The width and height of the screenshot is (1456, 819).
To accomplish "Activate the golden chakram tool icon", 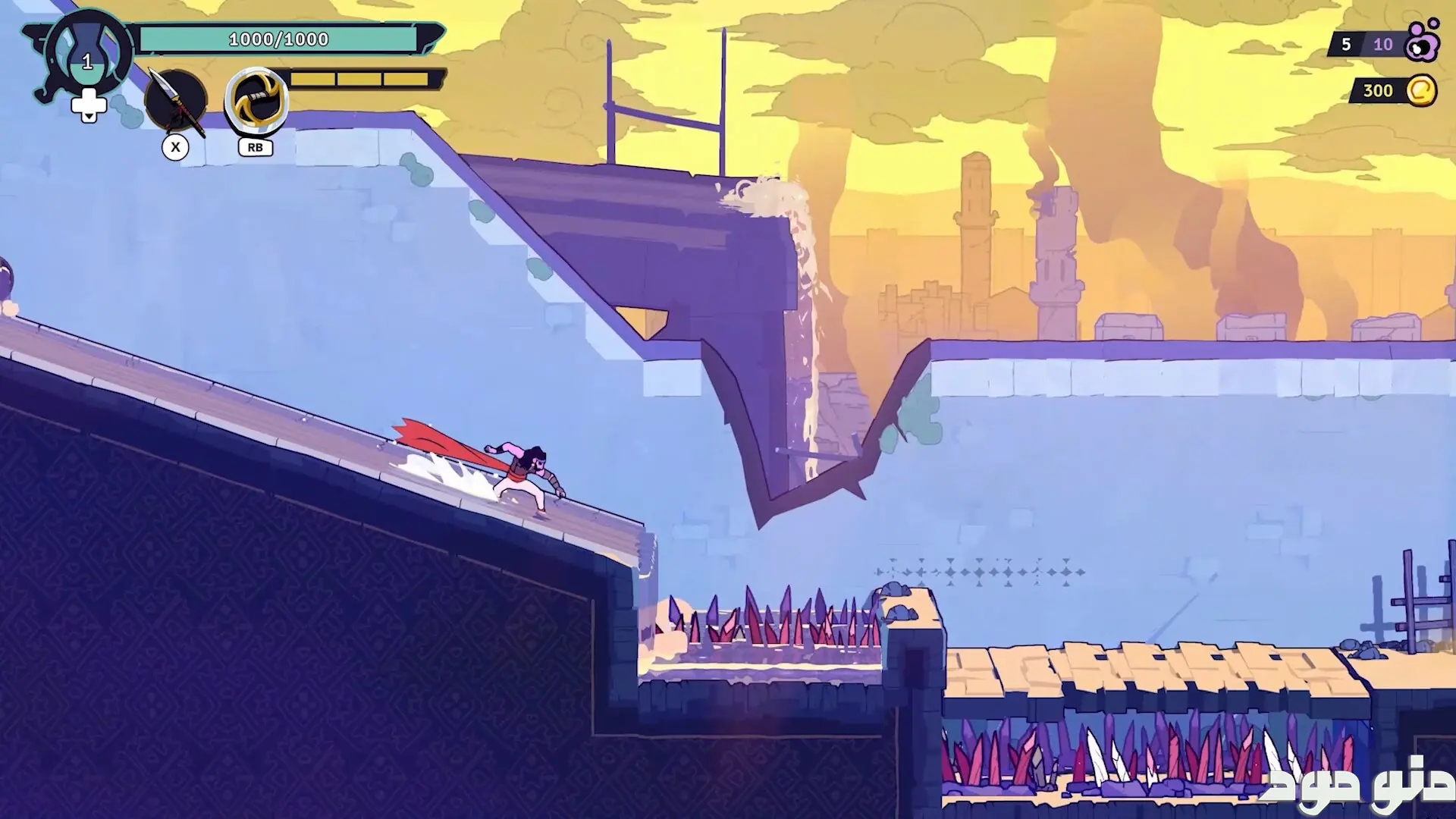I will [257, 101].
